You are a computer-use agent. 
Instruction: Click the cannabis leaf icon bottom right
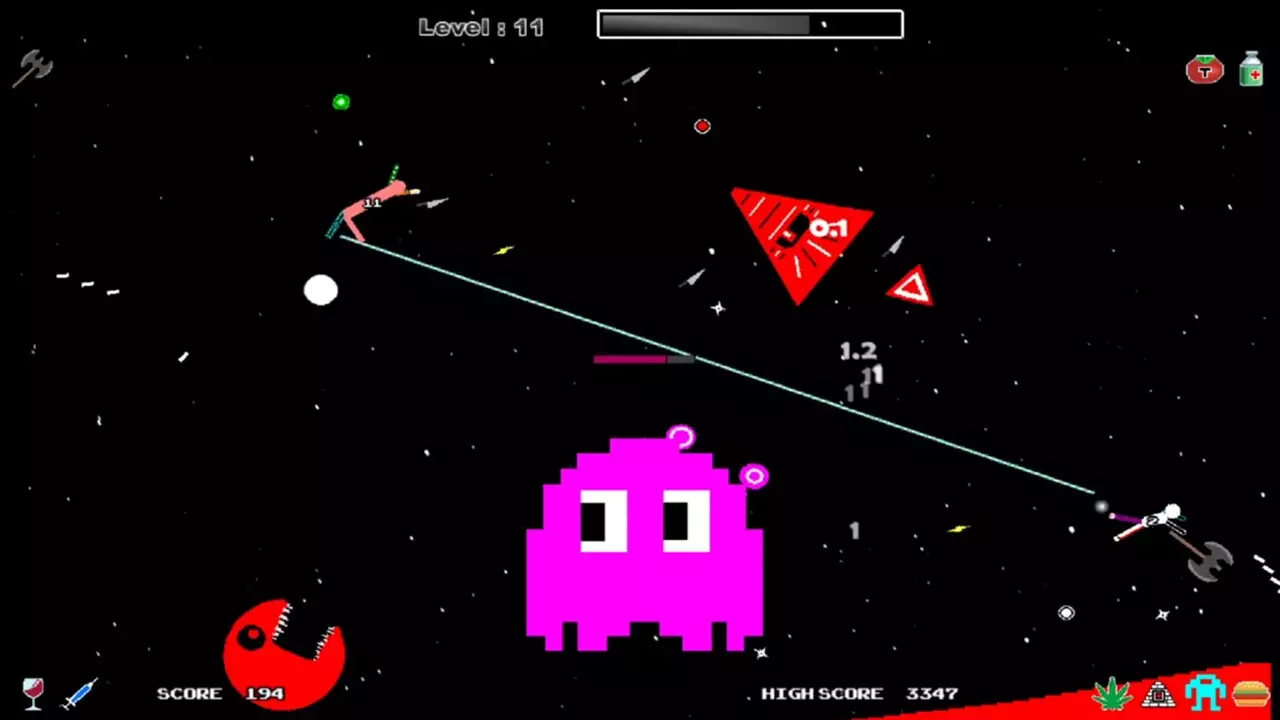(x=1113, y=691)
